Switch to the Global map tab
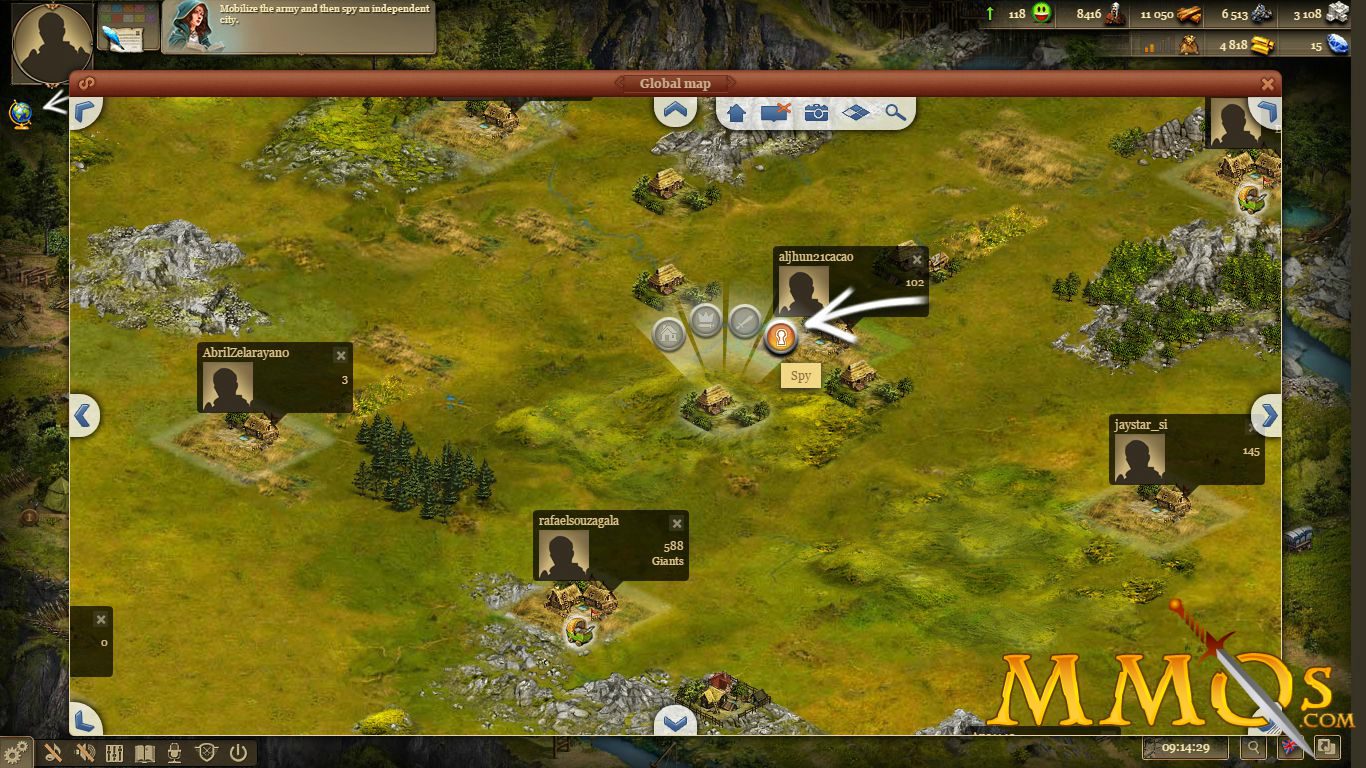The image size is (1366, 768). [675, 83]
